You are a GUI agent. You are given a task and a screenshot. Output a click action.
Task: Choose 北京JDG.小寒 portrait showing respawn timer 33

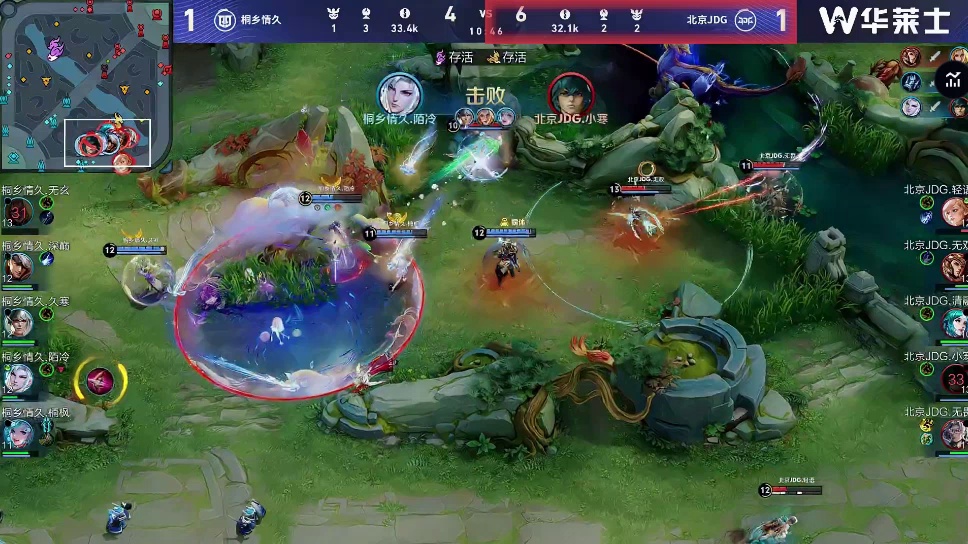(x=953, y=378)
